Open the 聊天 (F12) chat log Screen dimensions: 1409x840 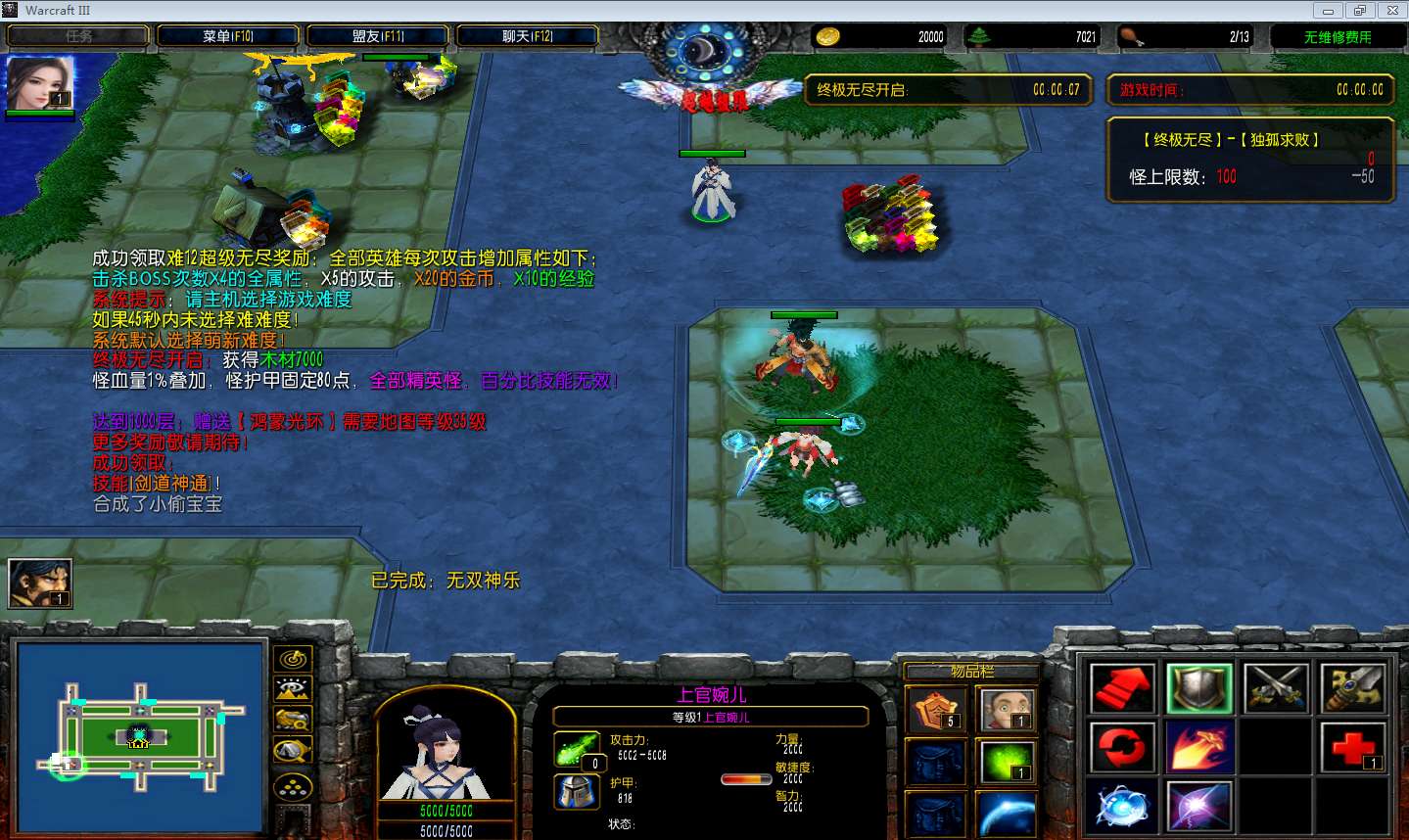point(527,36)
